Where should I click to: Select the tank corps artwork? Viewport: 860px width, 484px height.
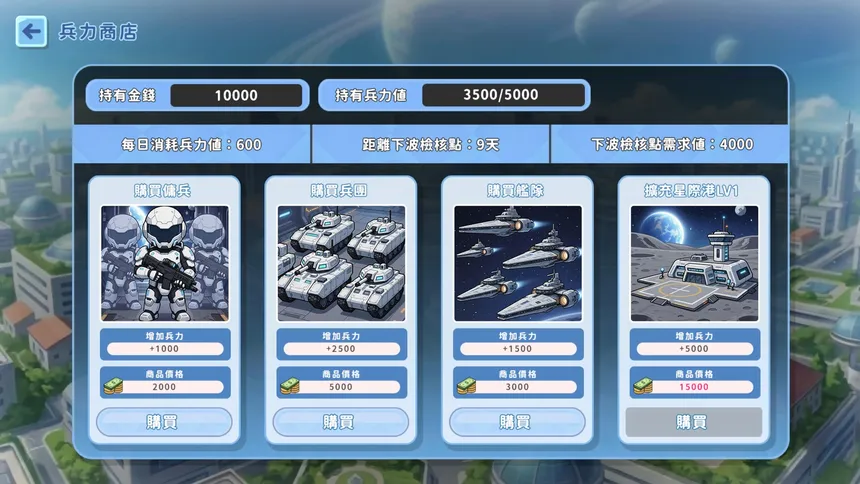point(340,263)
